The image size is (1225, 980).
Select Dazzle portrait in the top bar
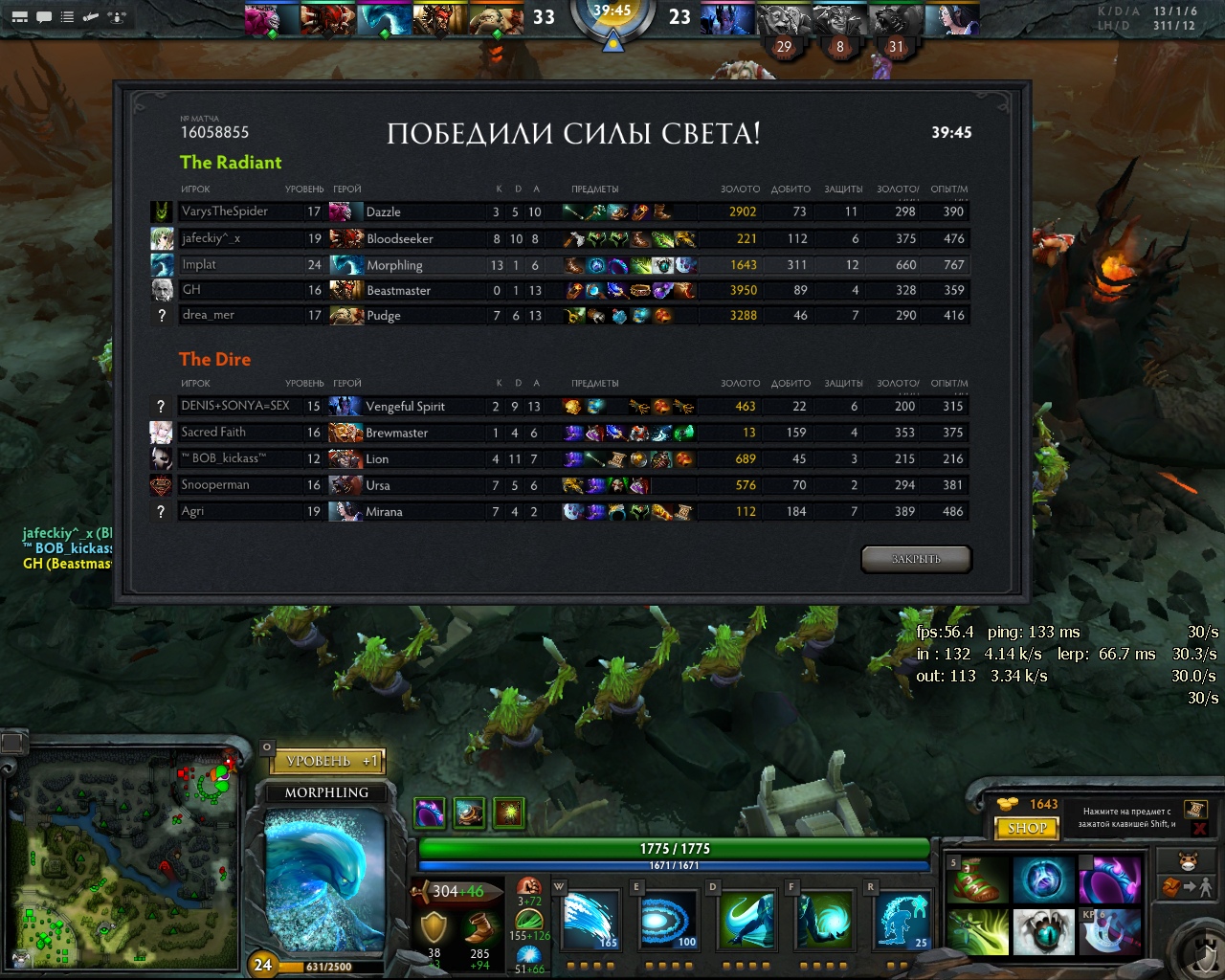coord(272,19)
